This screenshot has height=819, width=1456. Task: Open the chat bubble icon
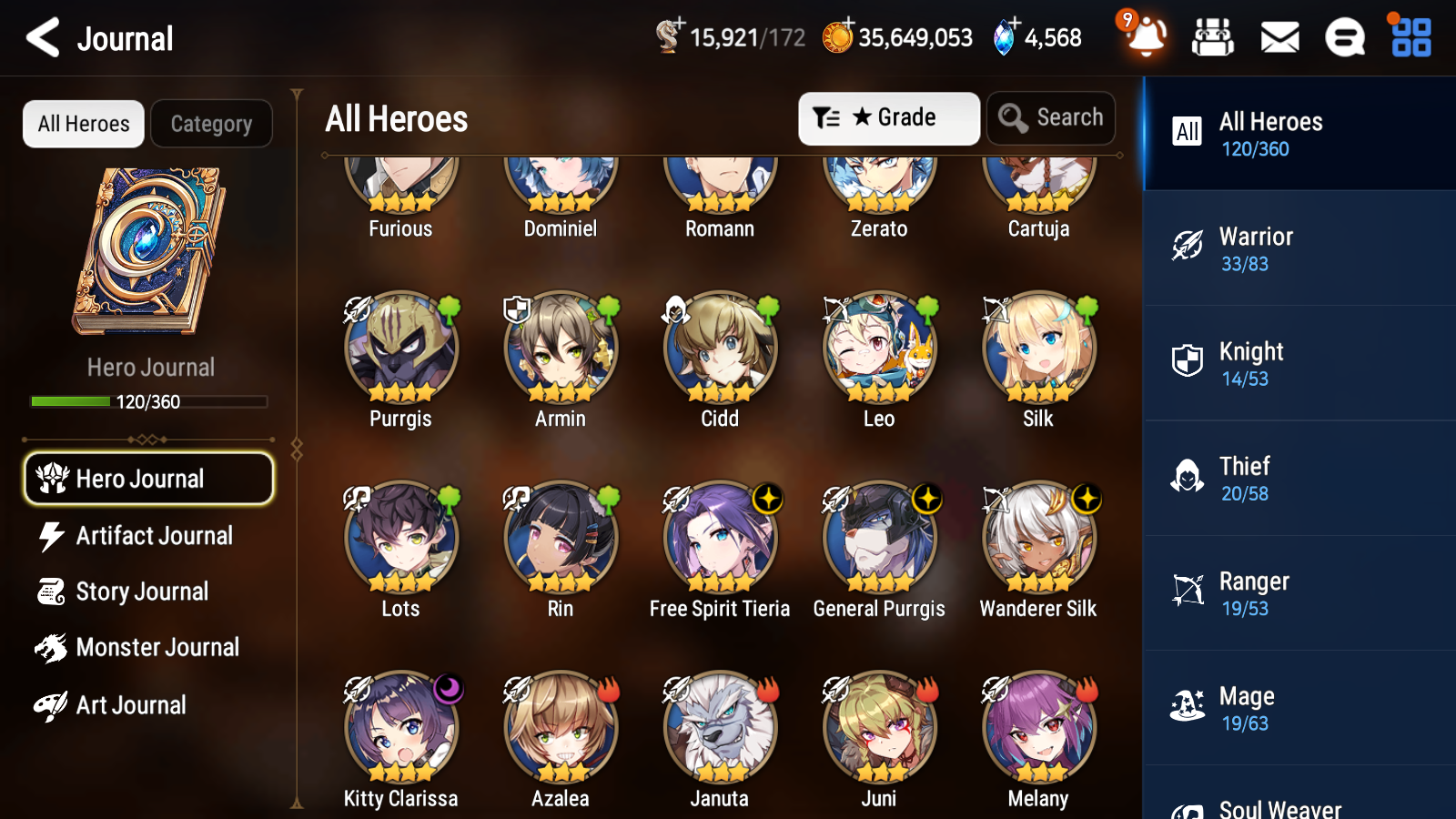pyautogui.click(x=1344, y=37)
